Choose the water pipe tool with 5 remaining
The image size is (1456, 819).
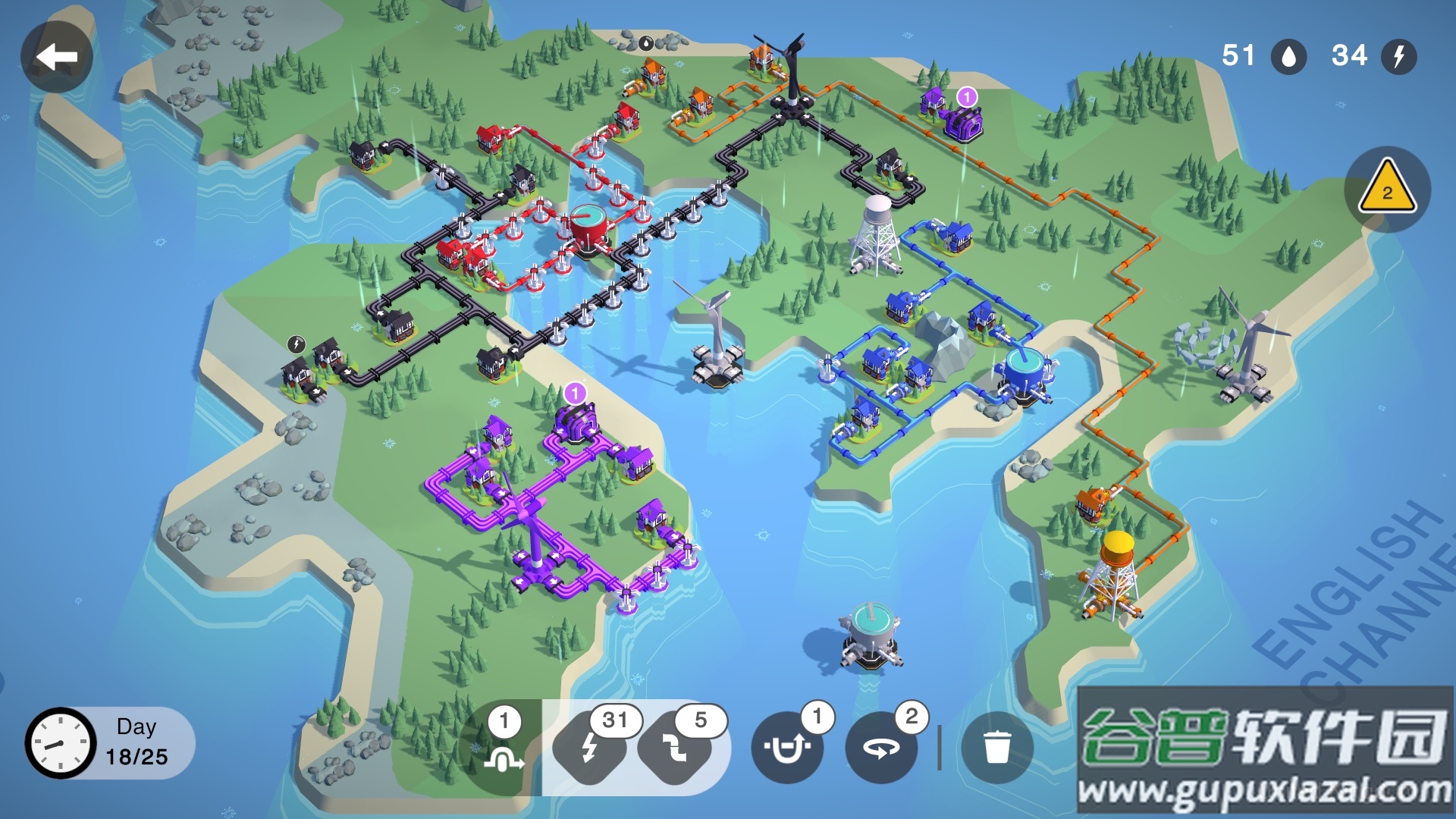click(x=675, y=747)
